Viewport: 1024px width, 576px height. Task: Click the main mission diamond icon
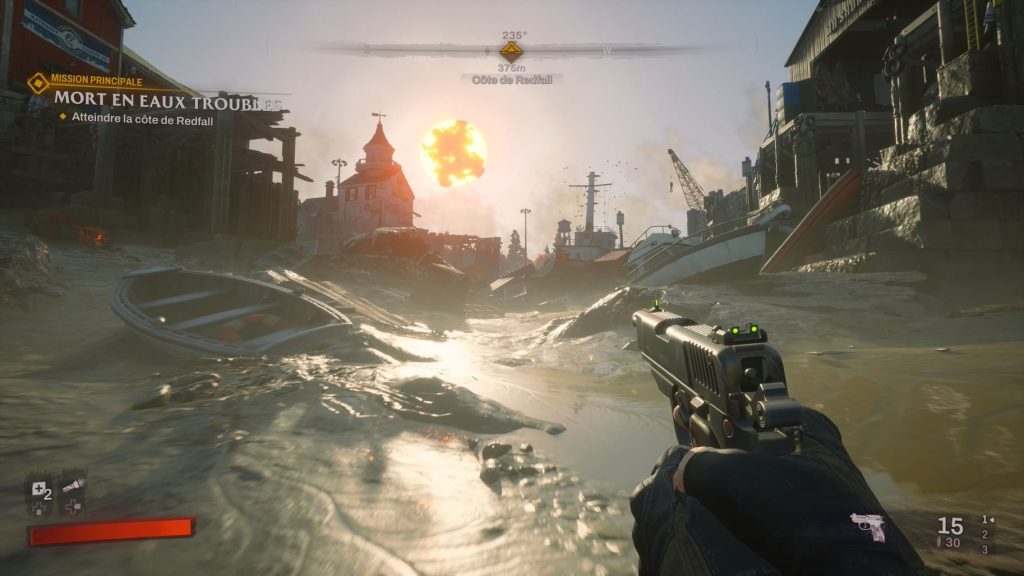(38, 81)
